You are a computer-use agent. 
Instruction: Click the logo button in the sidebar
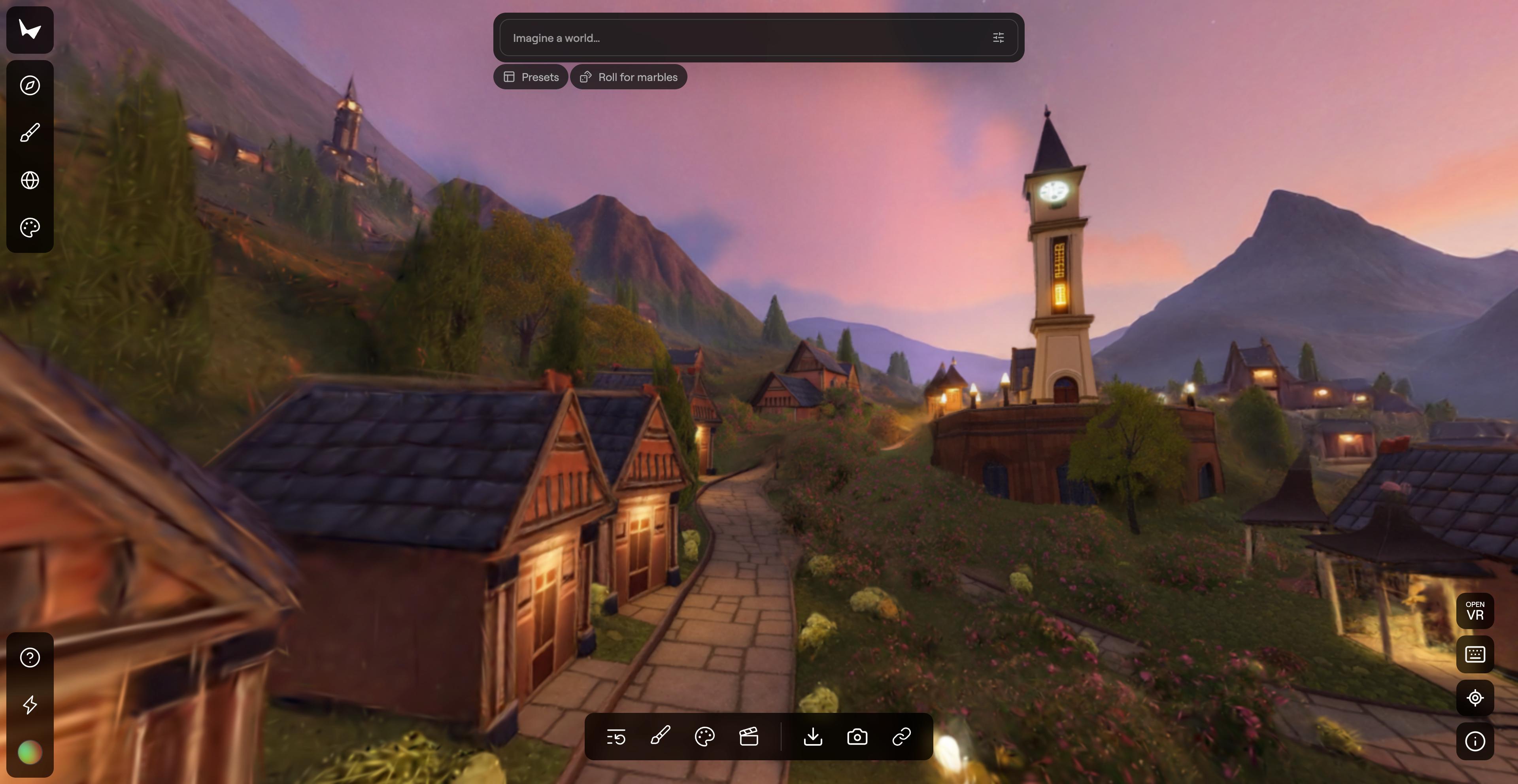(x=30, y=30)
